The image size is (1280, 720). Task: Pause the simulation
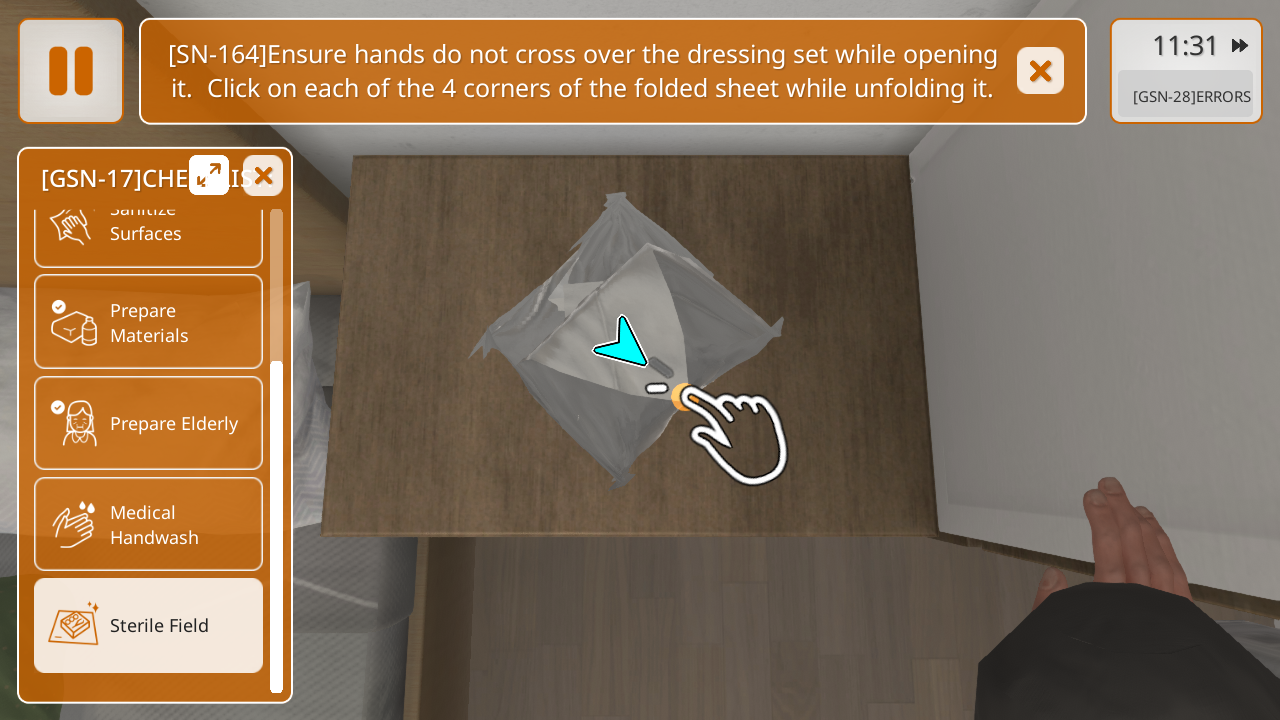71,71
